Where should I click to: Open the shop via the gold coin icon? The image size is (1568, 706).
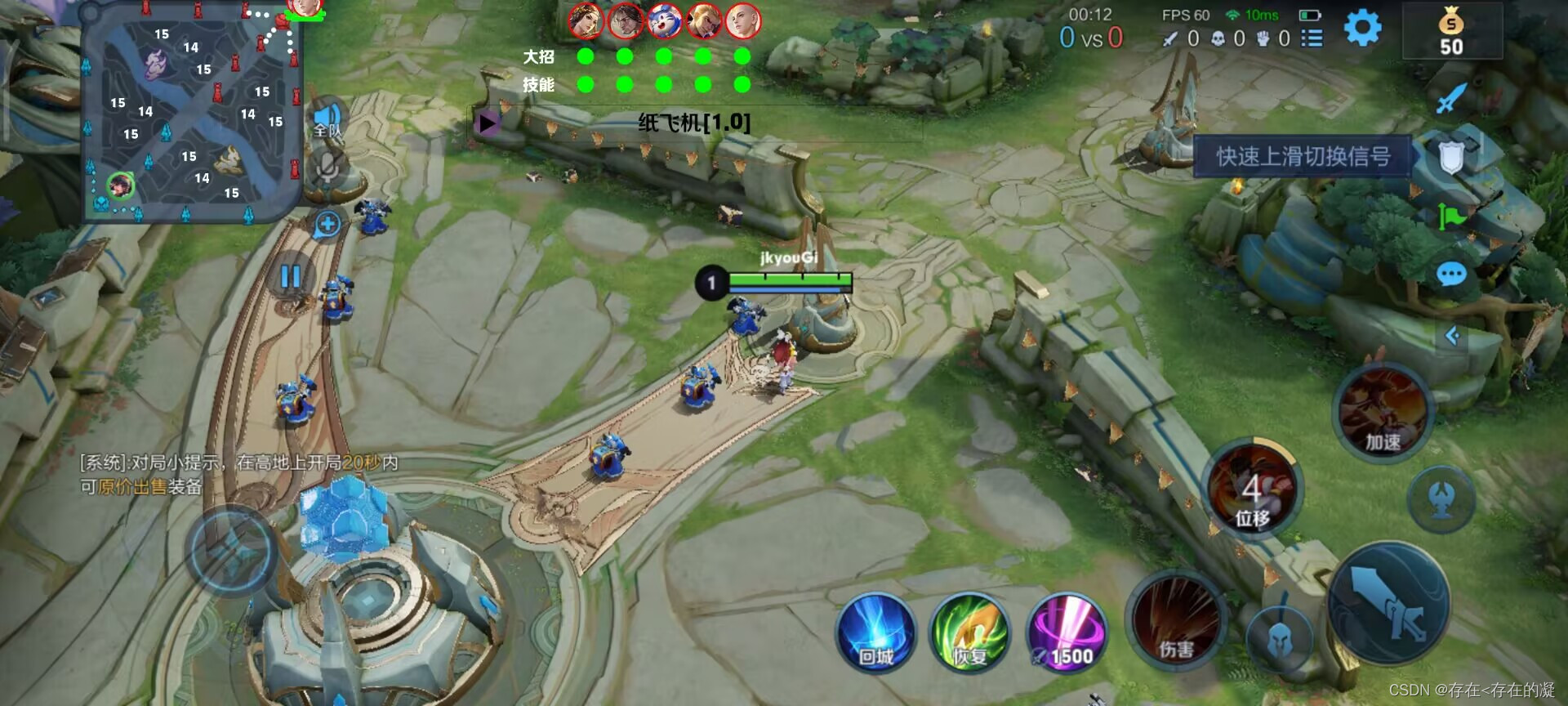pyautogui.click(x=1451, y=31)
